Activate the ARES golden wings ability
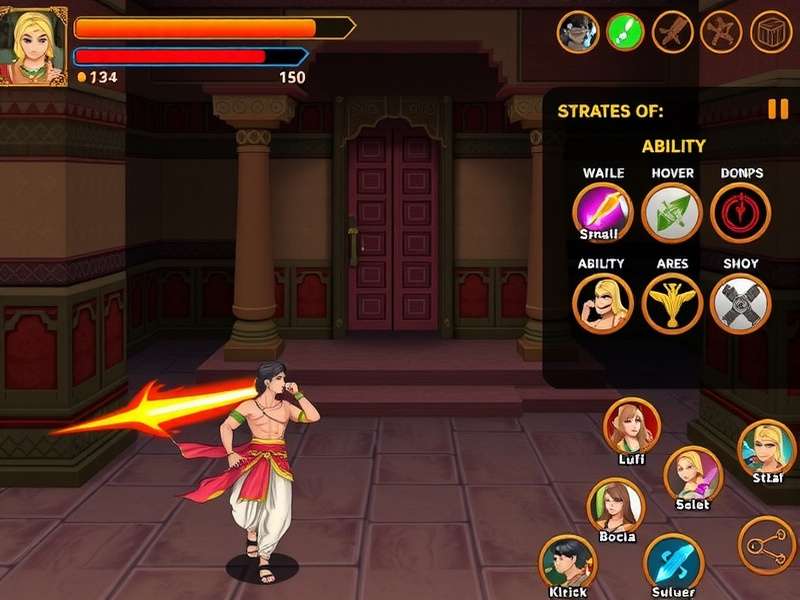The width and height of the screenshot is (800, 600). tap(671, 302)
